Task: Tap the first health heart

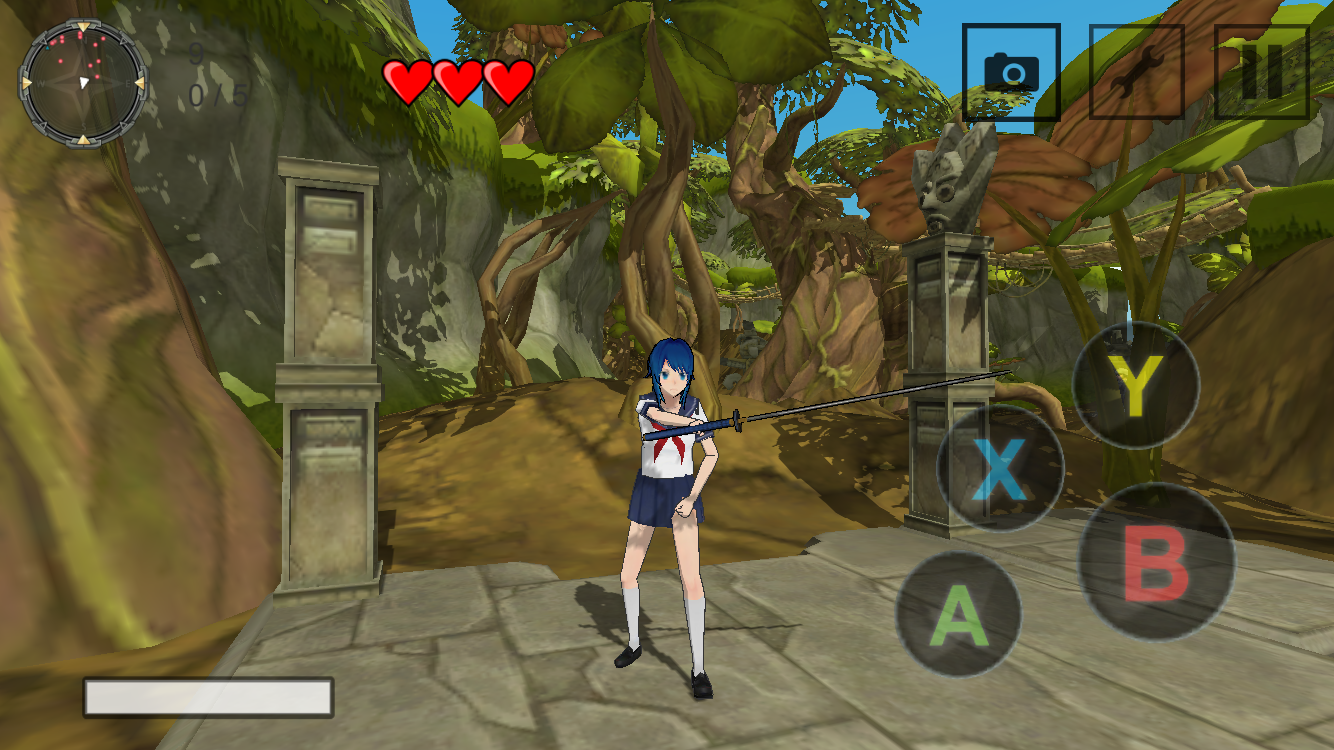Action: coord(407,78)
